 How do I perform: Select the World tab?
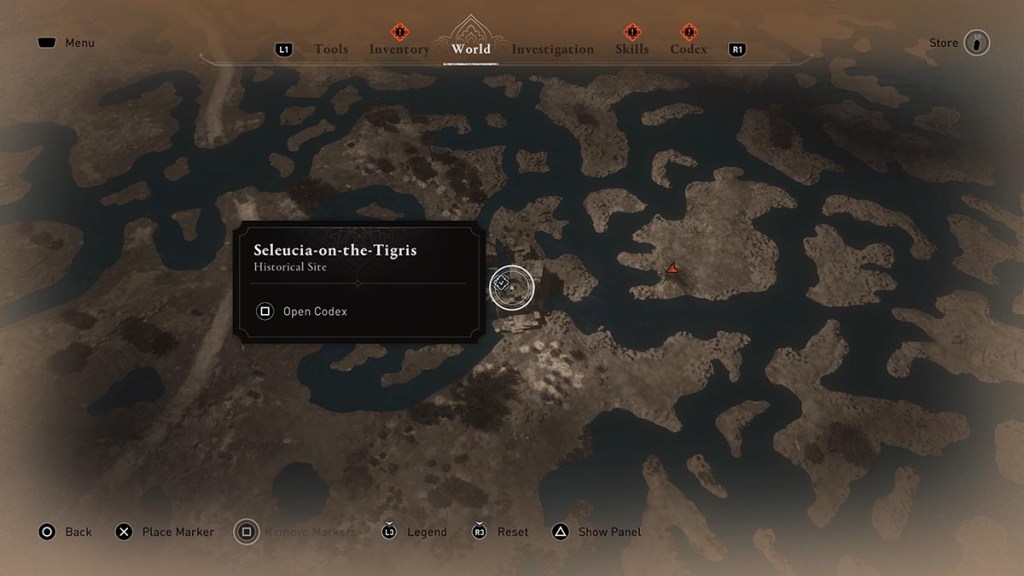point(471,48)
